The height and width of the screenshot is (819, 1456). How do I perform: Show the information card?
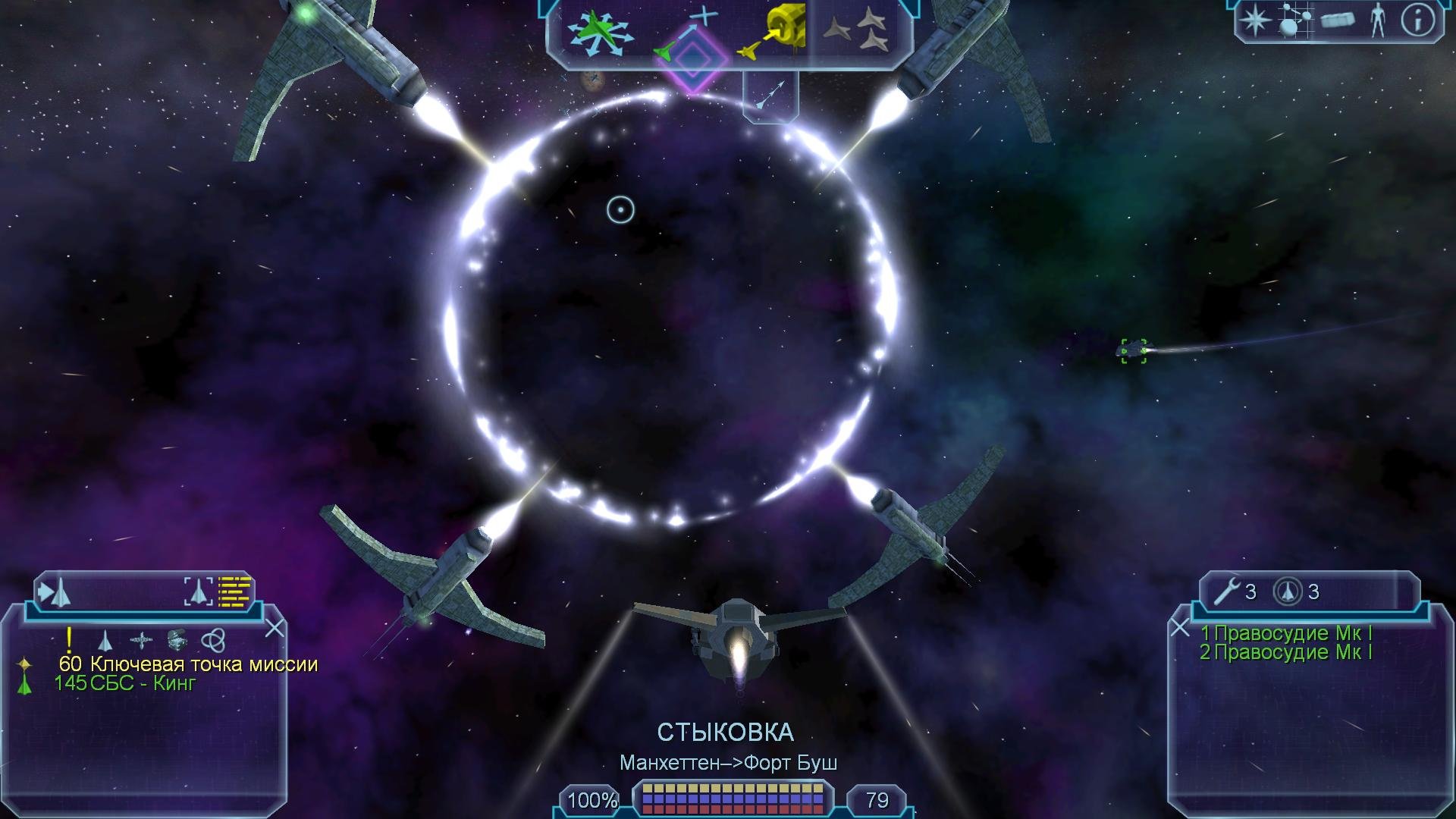point(1418,20)
